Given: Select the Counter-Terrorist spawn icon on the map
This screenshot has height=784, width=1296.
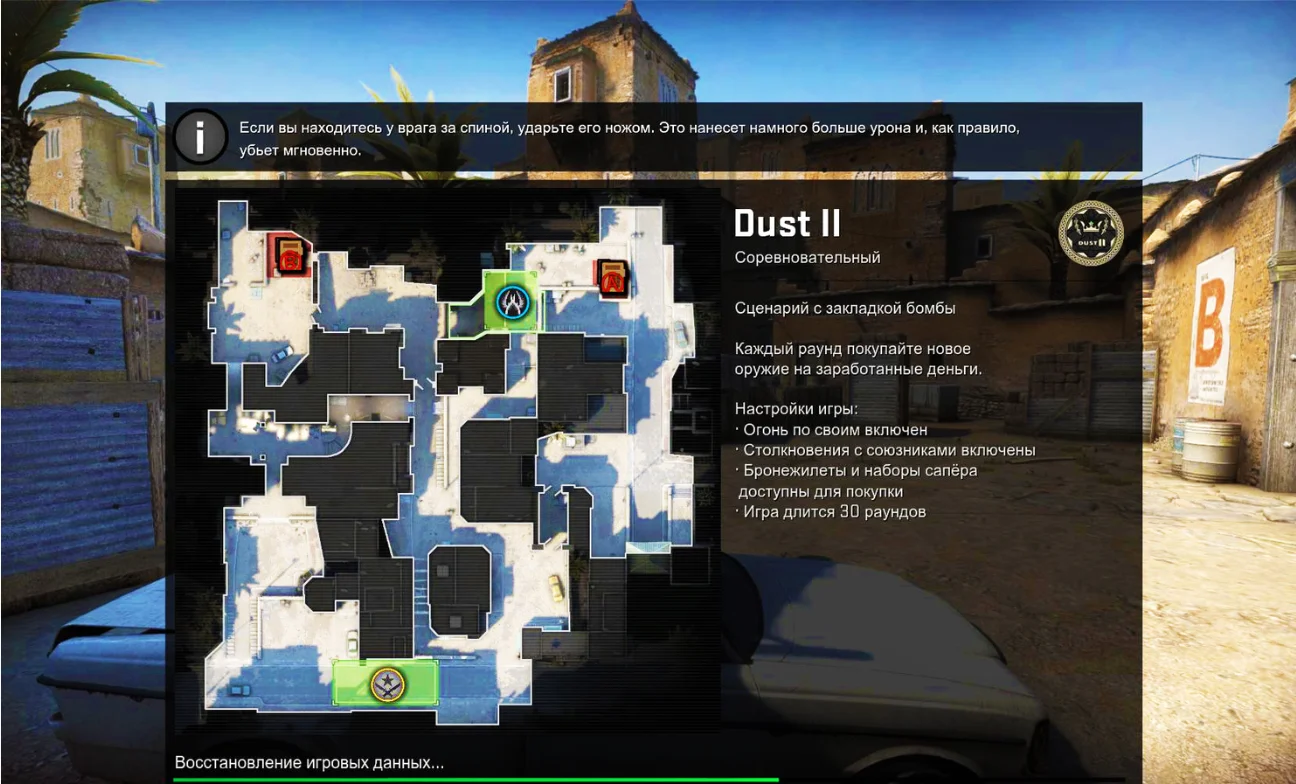Looking at the screenshot, I should click(x=513, y=300).
